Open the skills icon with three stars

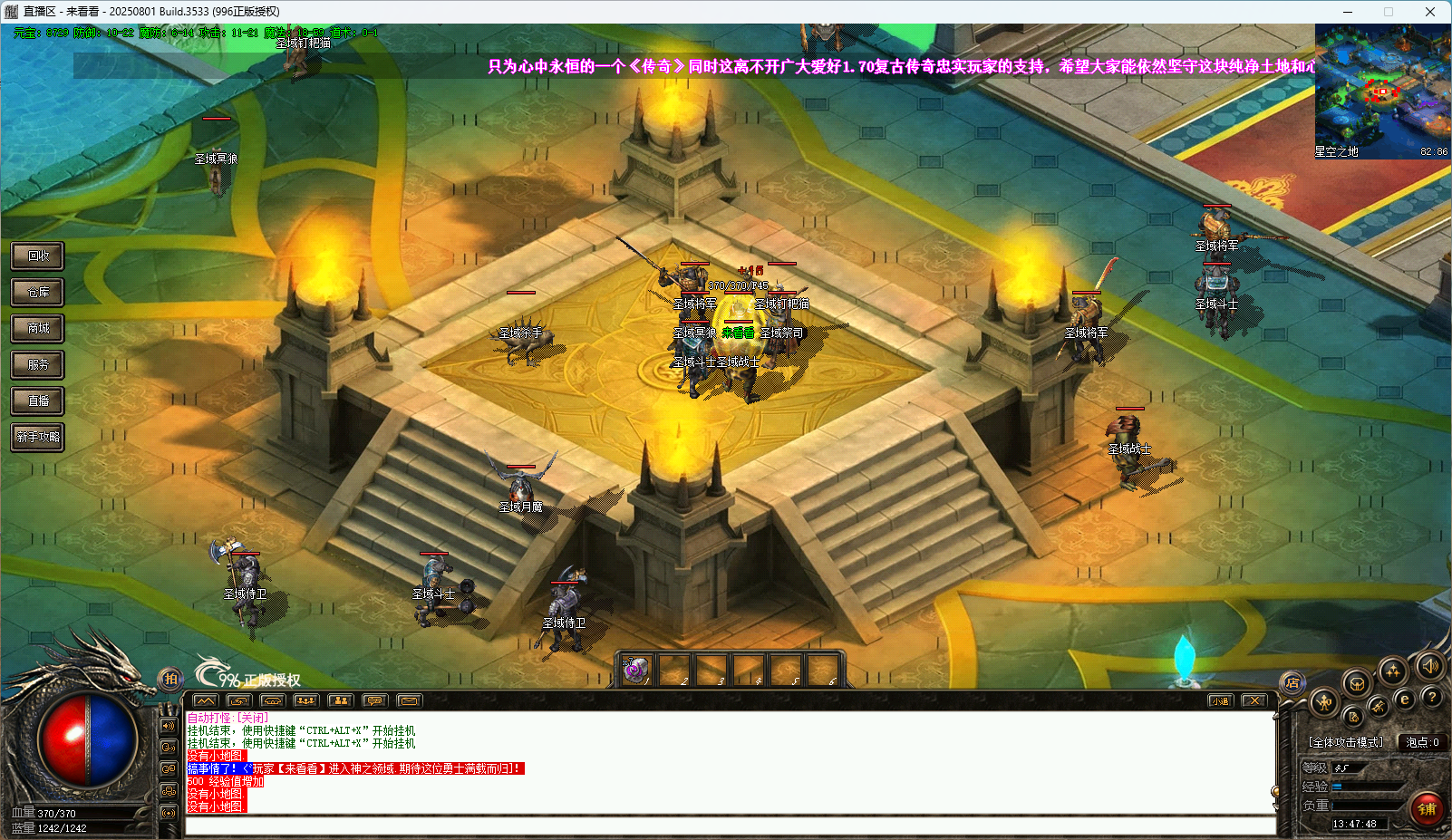coord(1393,671)
